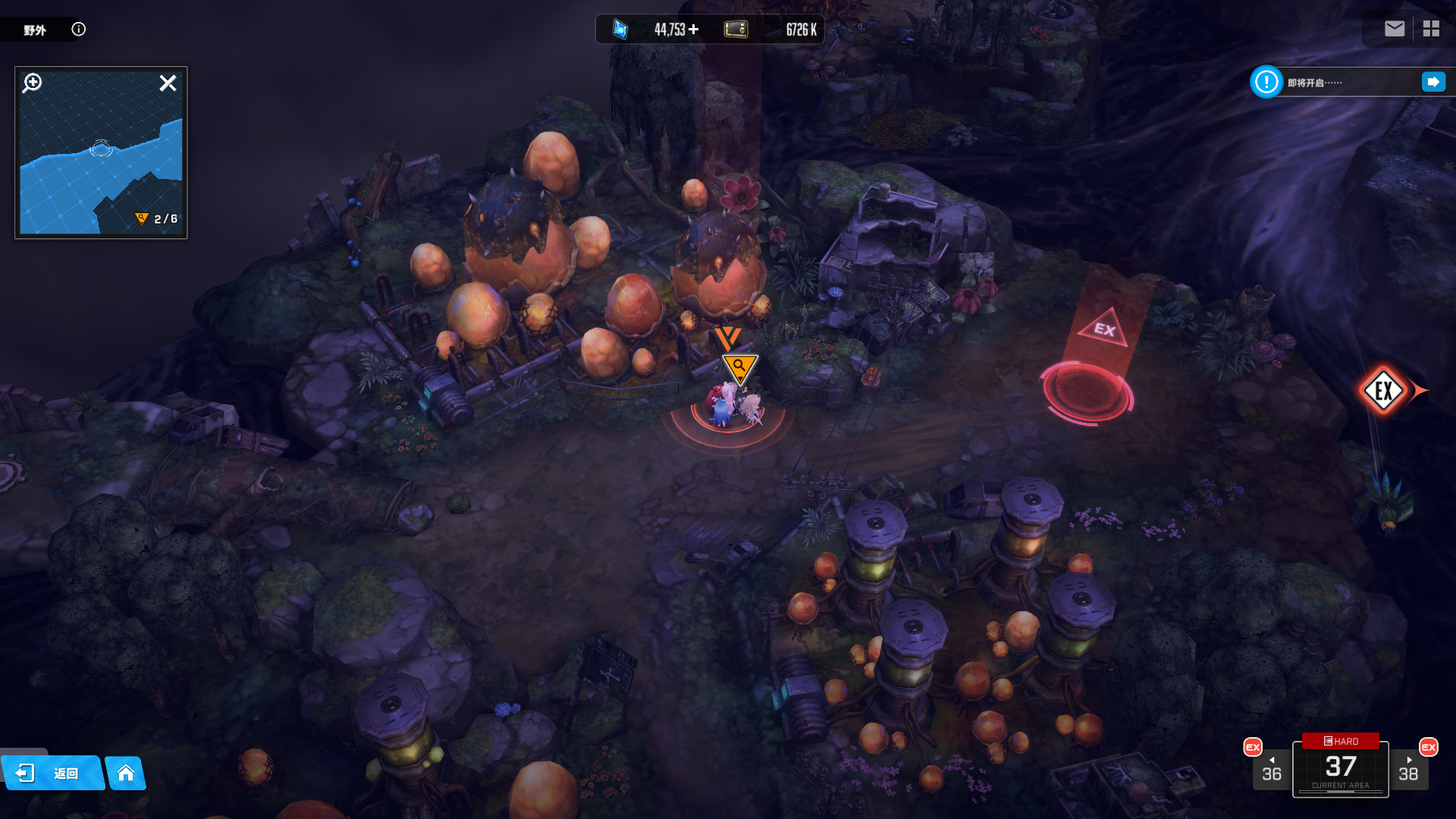The height and width of the screenshot is (819, 1456).
Task: Open the mail inbox
Action: 1394,29
